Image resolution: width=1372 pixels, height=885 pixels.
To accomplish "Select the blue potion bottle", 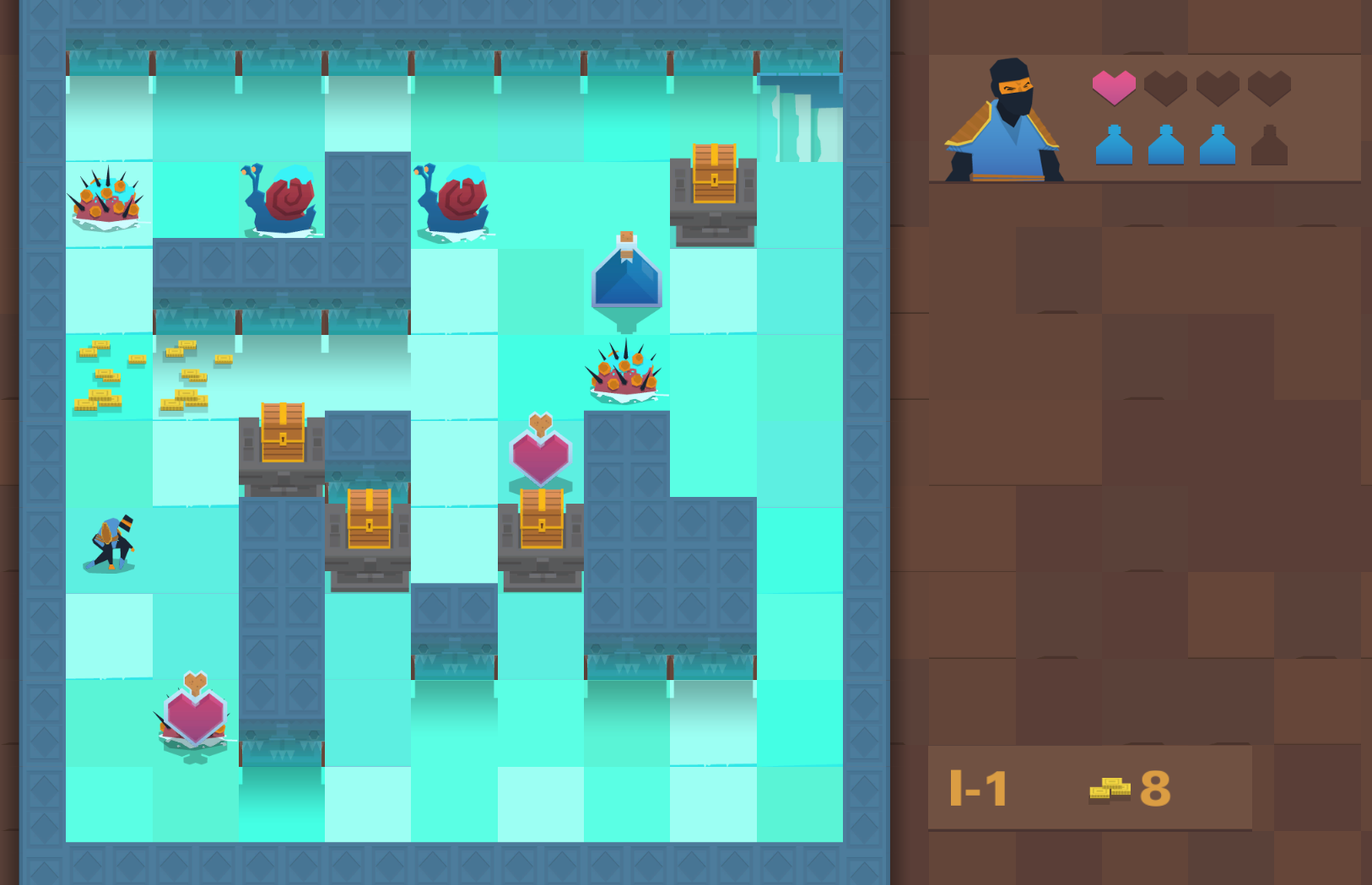I will coord(627,278).
